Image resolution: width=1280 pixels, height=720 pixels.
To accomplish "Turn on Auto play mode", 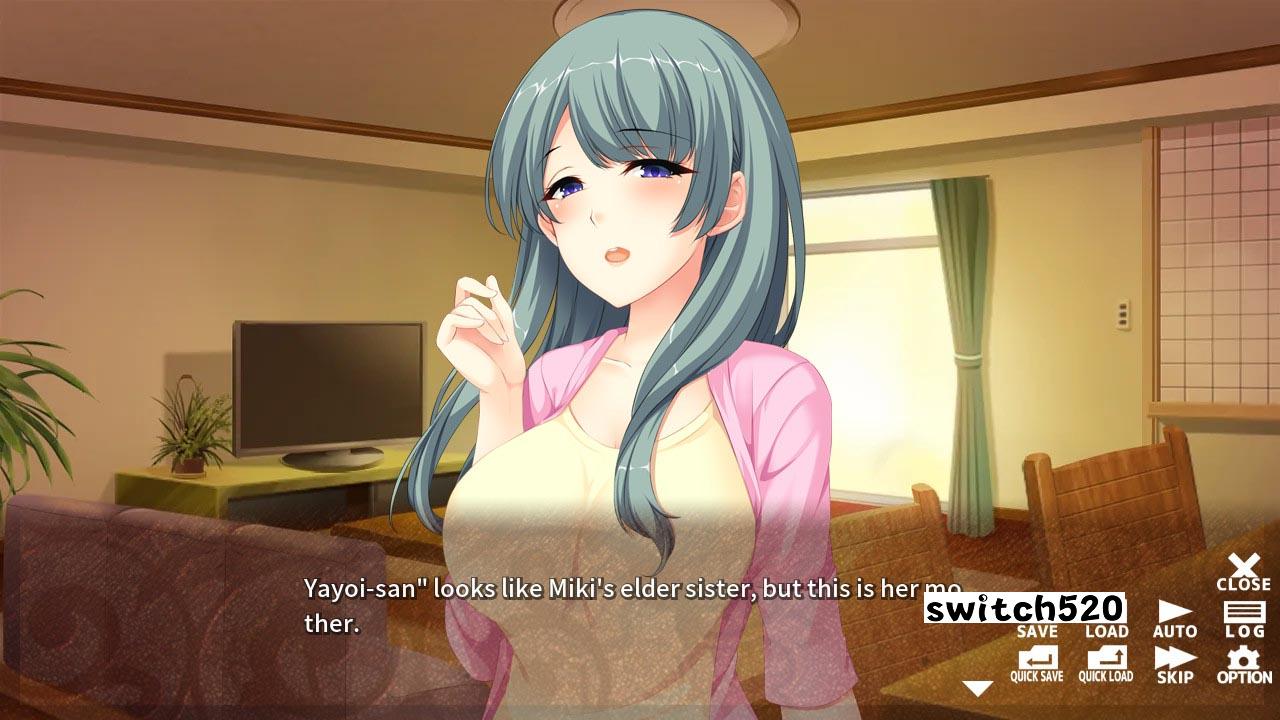I will click(x=1174, y=619).
